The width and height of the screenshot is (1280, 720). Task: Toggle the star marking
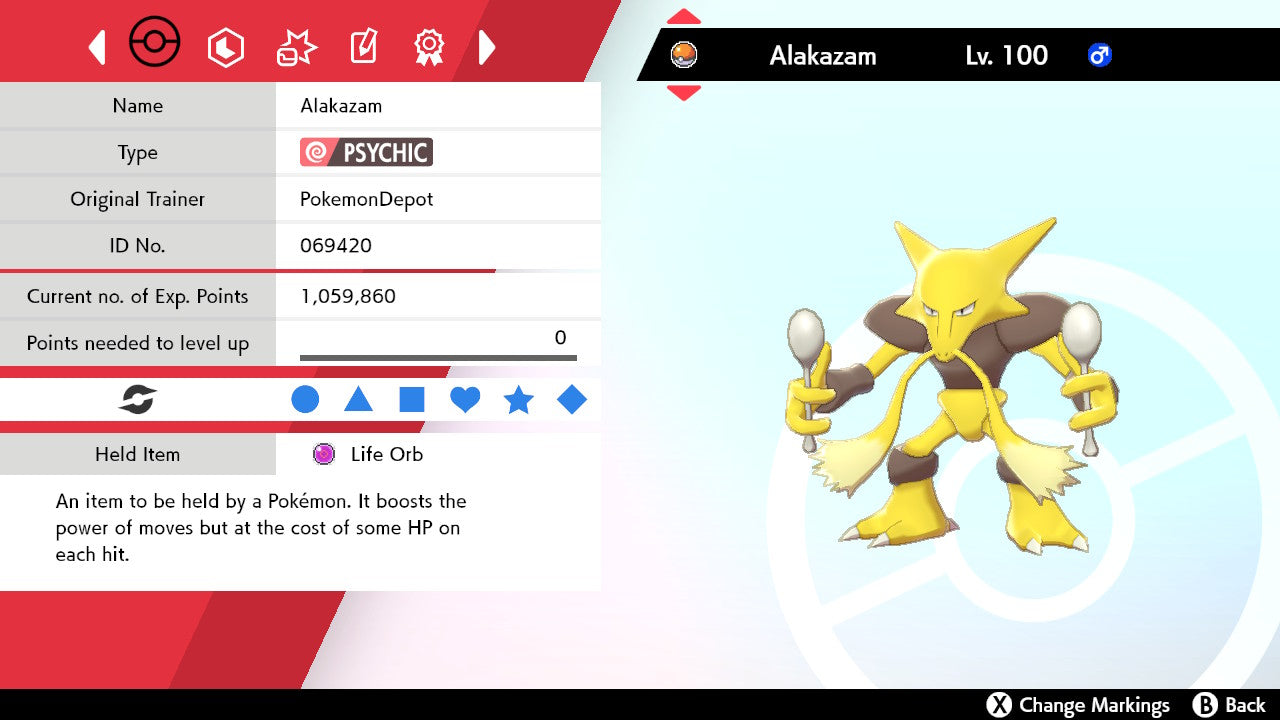[x=518, y=400]
